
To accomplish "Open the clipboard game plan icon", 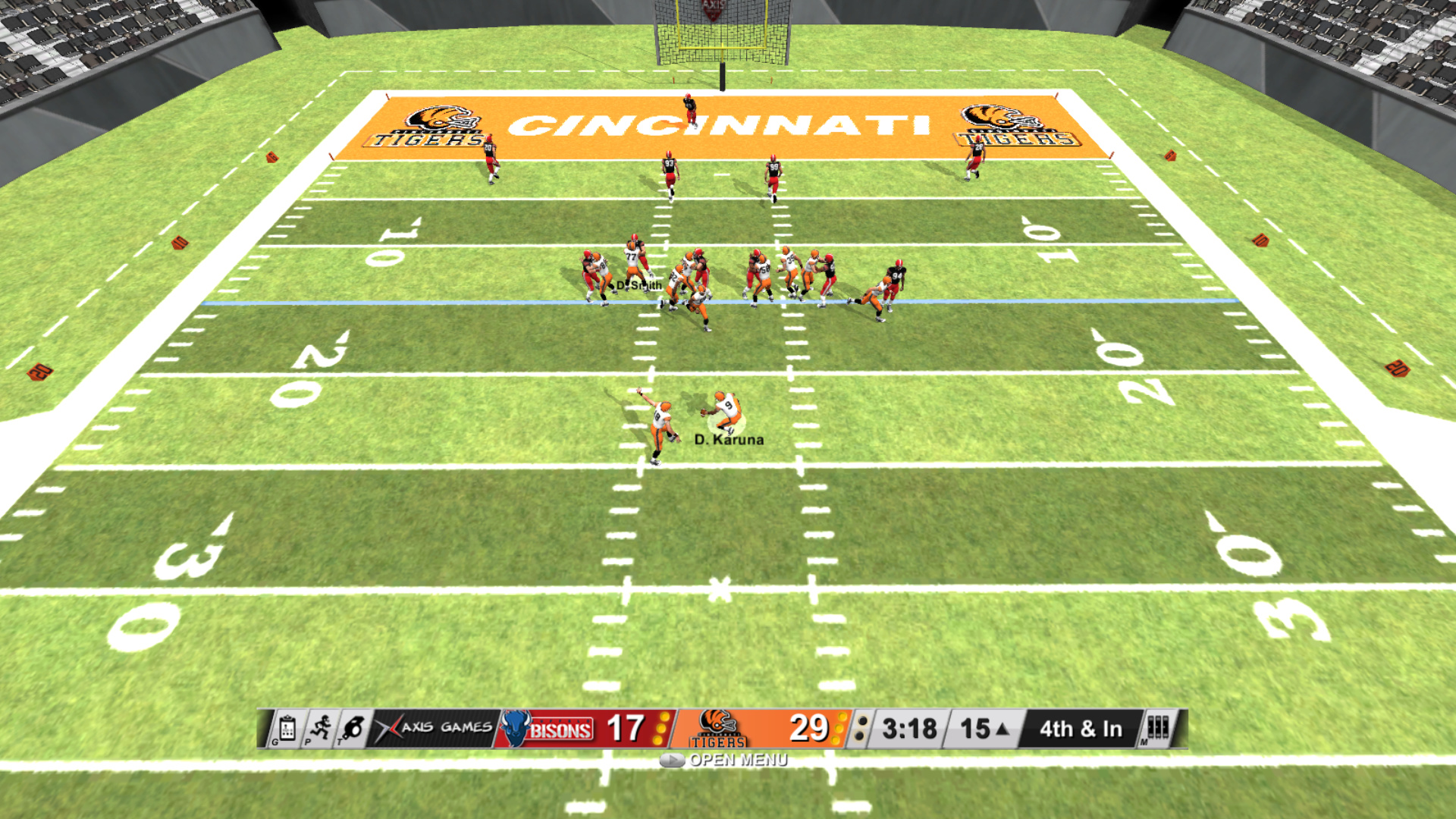I will pos(287,729).
